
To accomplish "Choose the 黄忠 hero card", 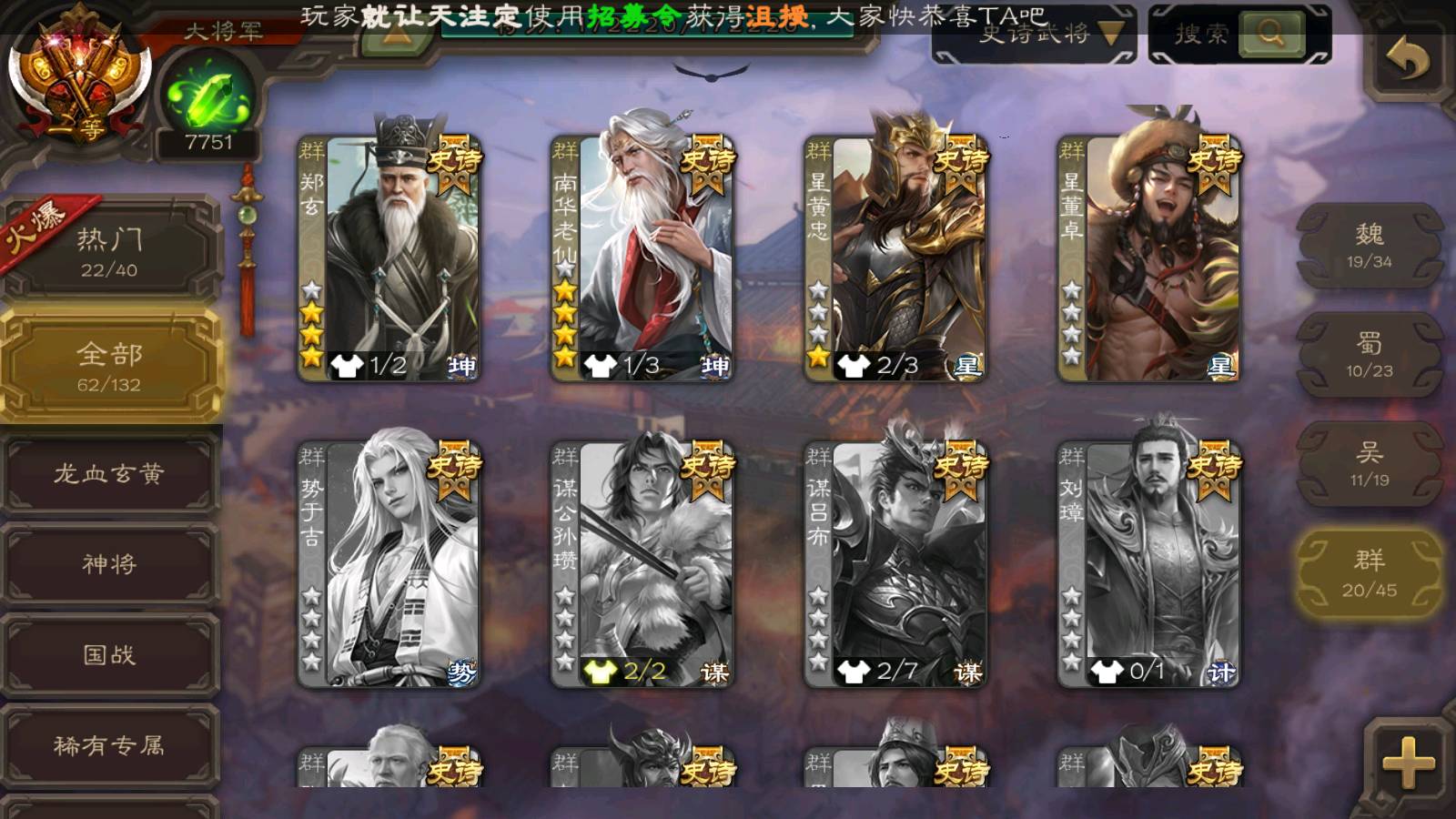I will [x=895, y=258].
